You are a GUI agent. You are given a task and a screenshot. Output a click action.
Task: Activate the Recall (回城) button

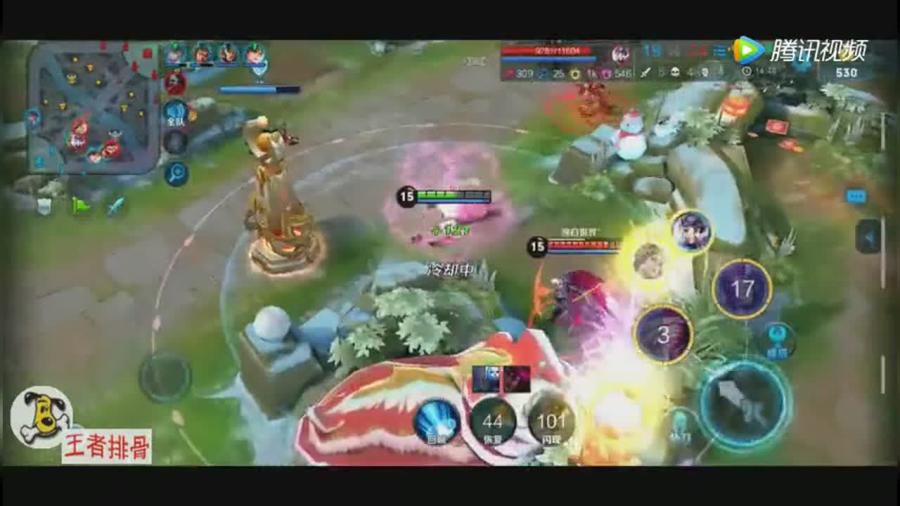[437, 421]
